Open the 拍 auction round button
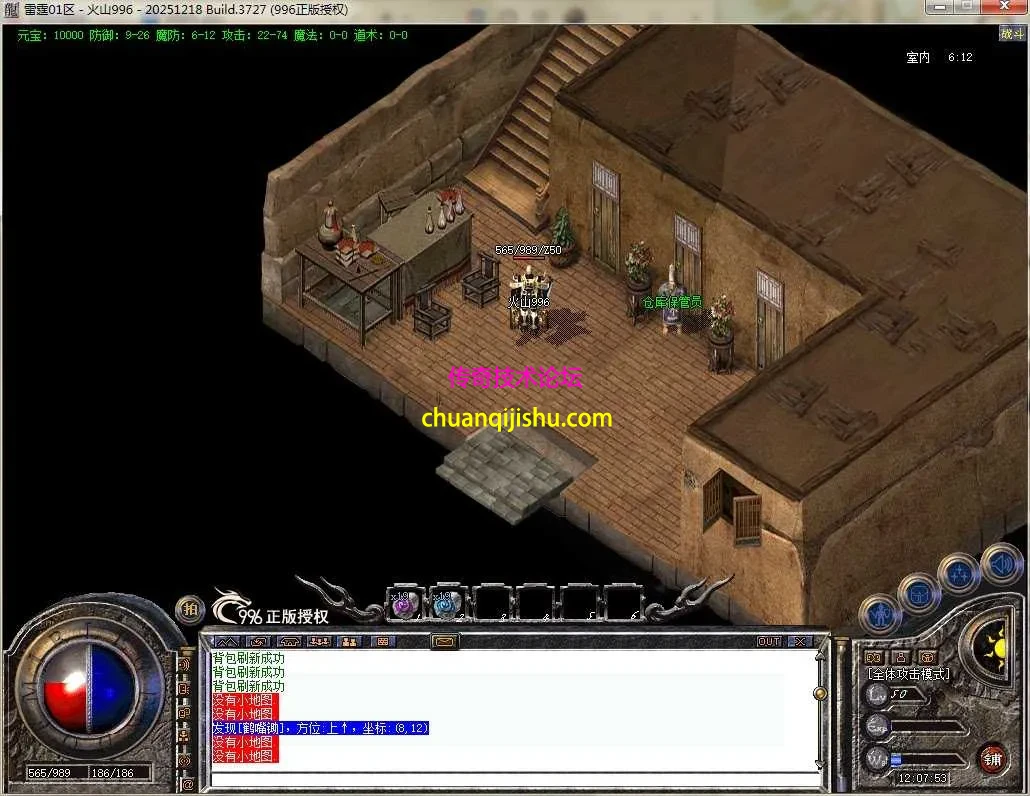The width and height of the screenshot is (1030, 796). point(190,609)
